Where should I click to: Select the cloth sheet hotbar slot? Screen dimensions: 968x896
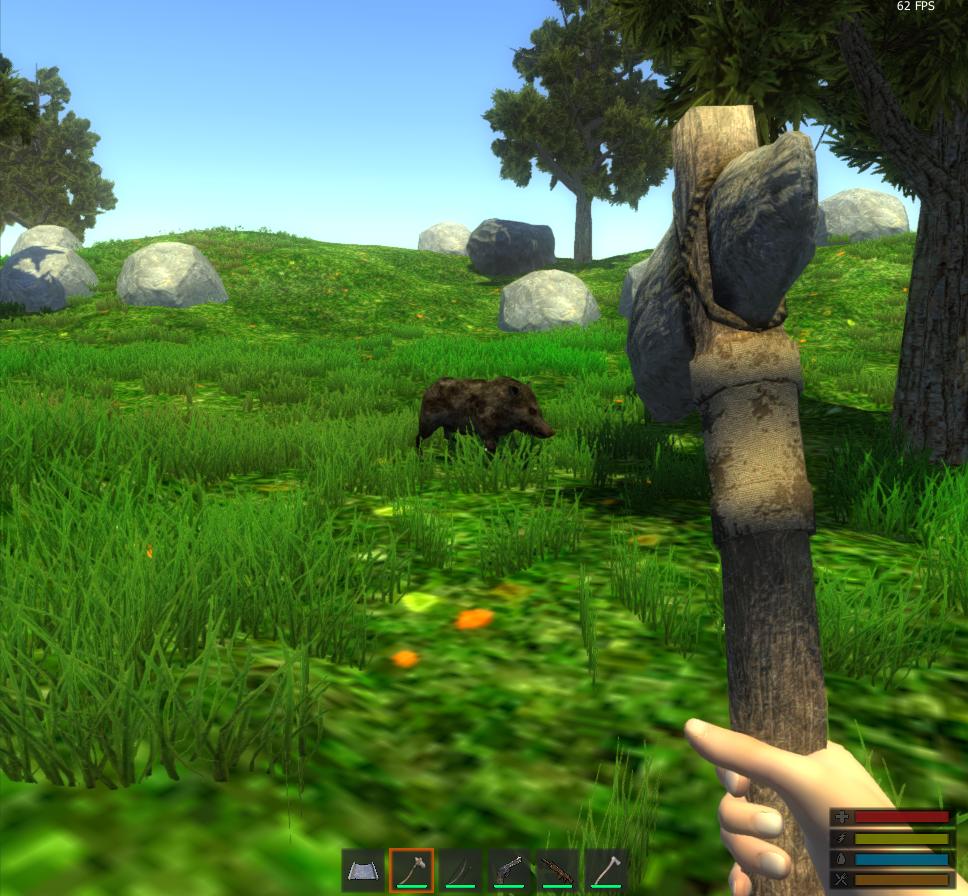[x=363, y=870]
